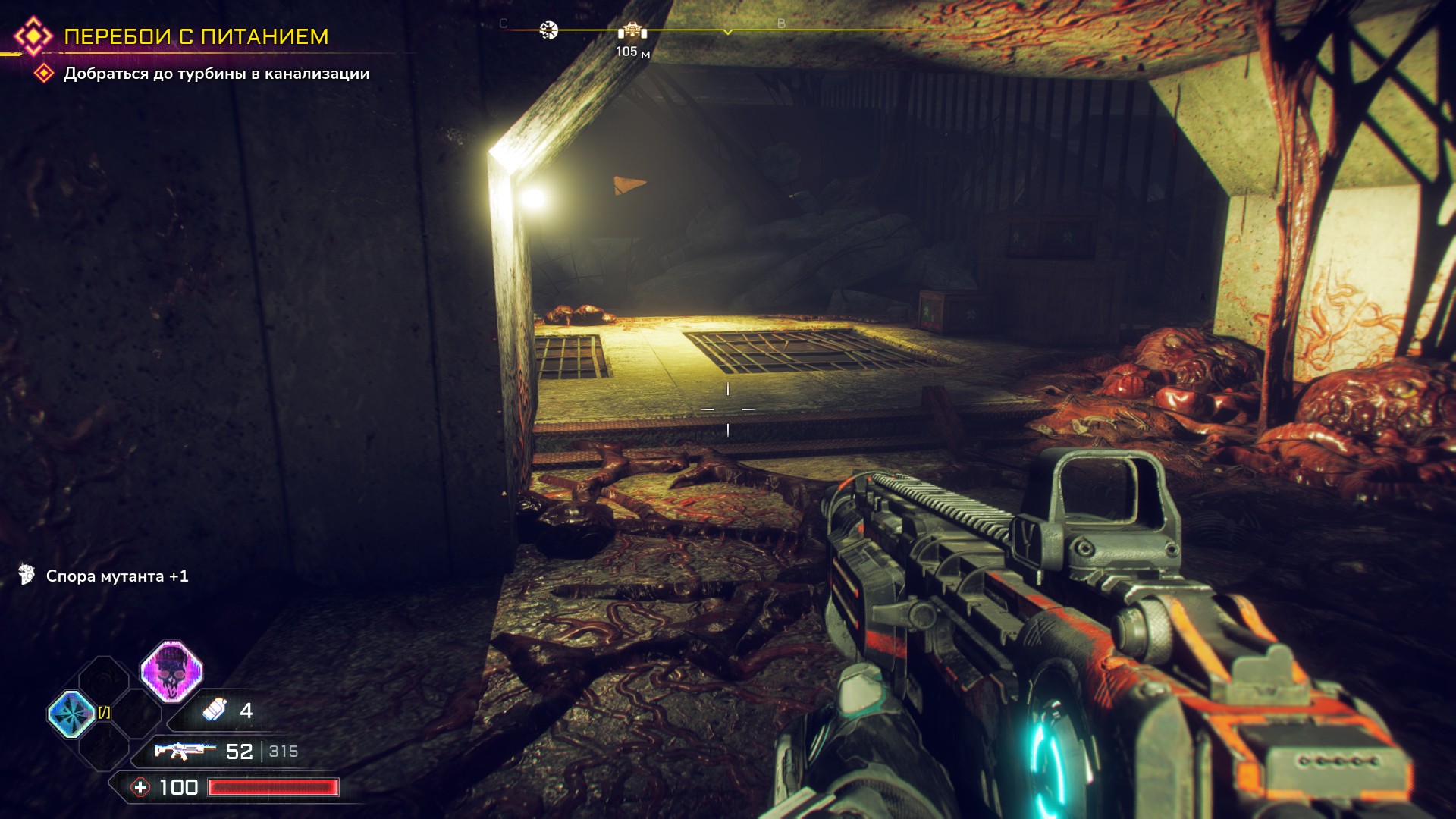
Task: Click the round marker left of the vehicle
Action: point(548,30)
